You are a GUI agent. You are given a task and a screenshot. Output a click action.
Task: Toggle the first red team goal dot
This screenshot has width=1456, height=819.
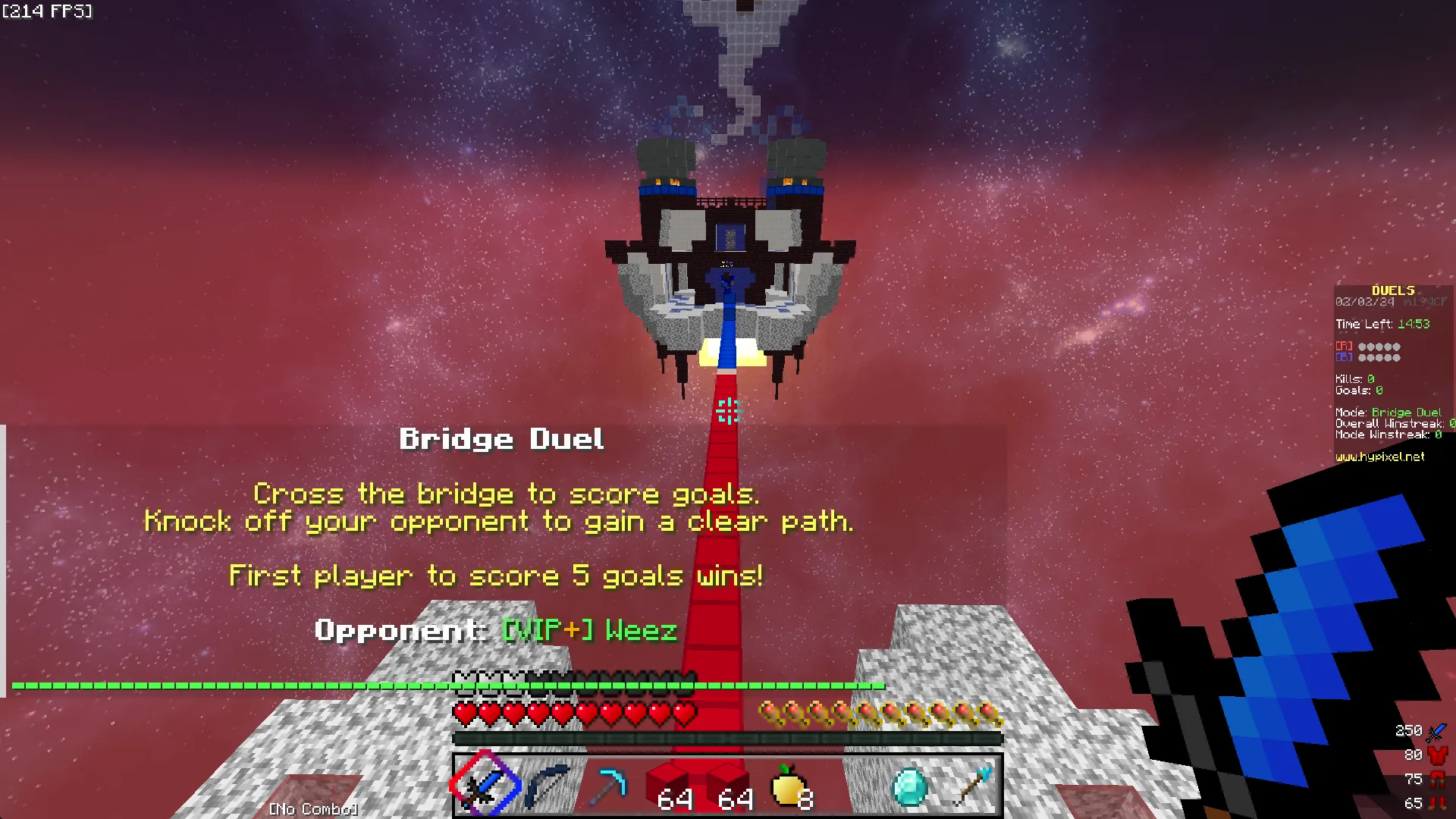[x=1363, y=347]
